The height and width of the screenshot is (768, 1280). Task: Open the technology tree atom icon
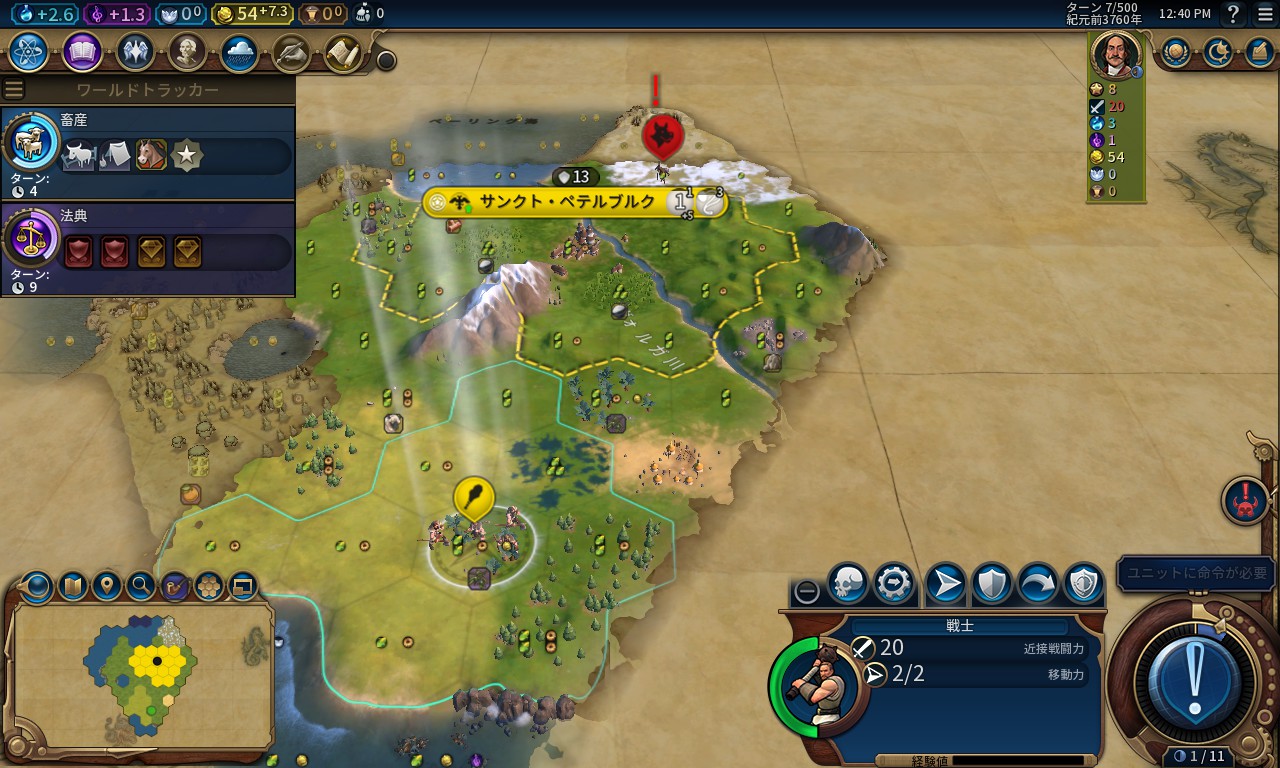tap(28, 52)
